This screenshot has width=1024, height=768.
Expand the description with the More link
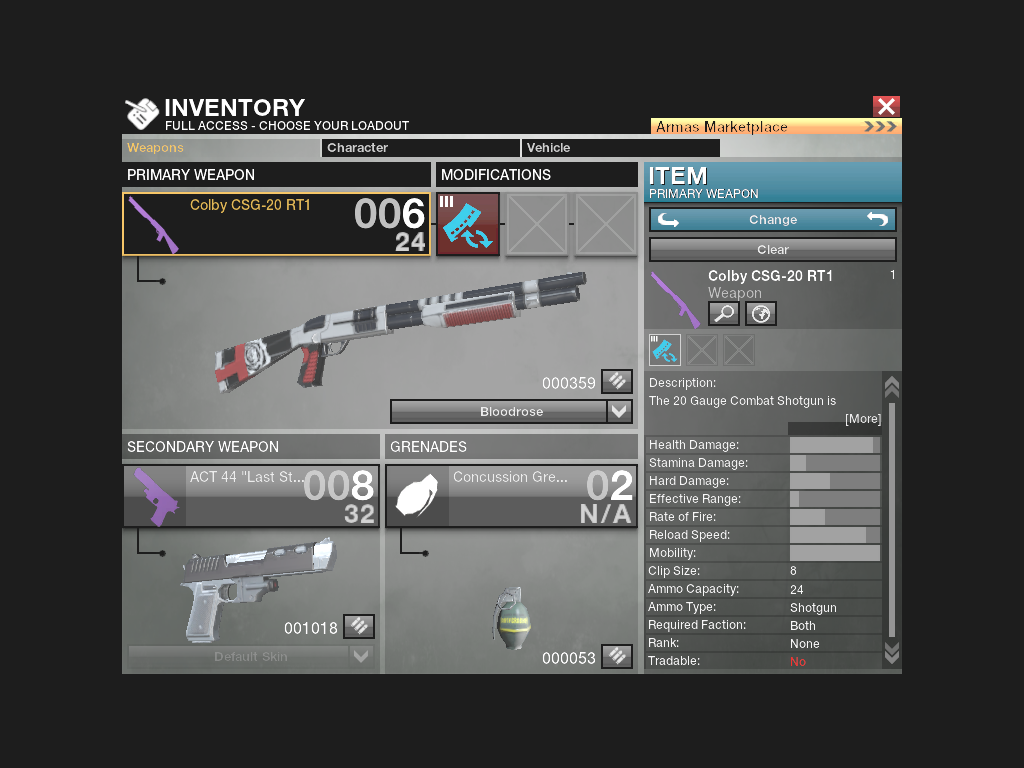(862, 419)
